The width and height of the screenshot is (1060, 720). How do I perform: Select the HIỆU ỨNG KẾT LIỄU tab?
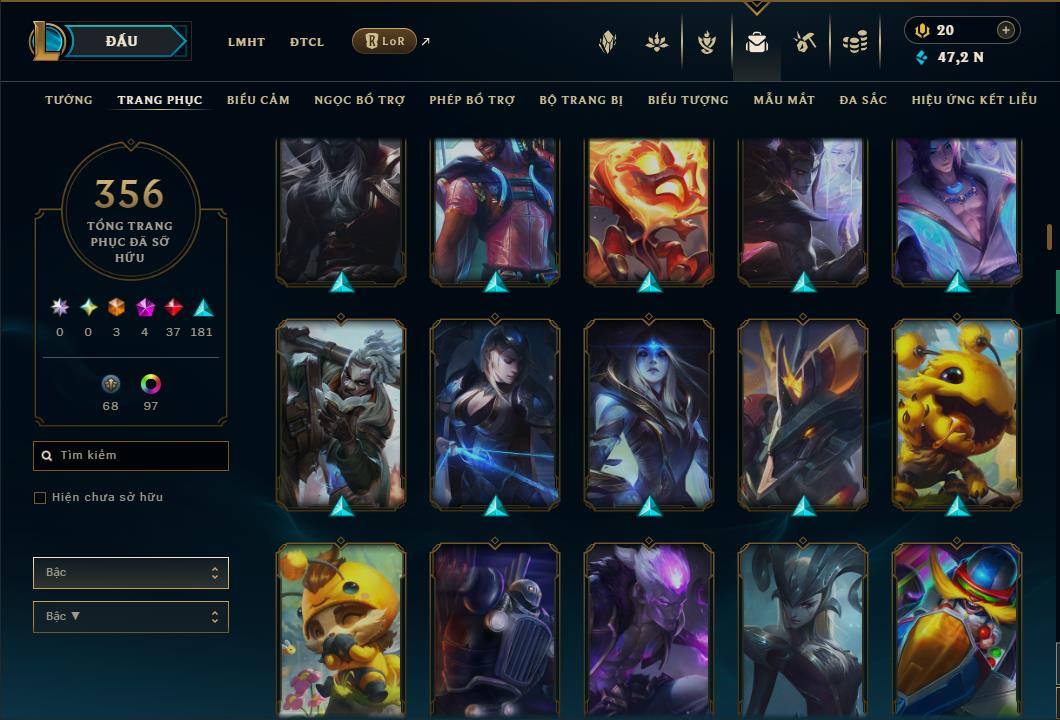pos(974,100)
